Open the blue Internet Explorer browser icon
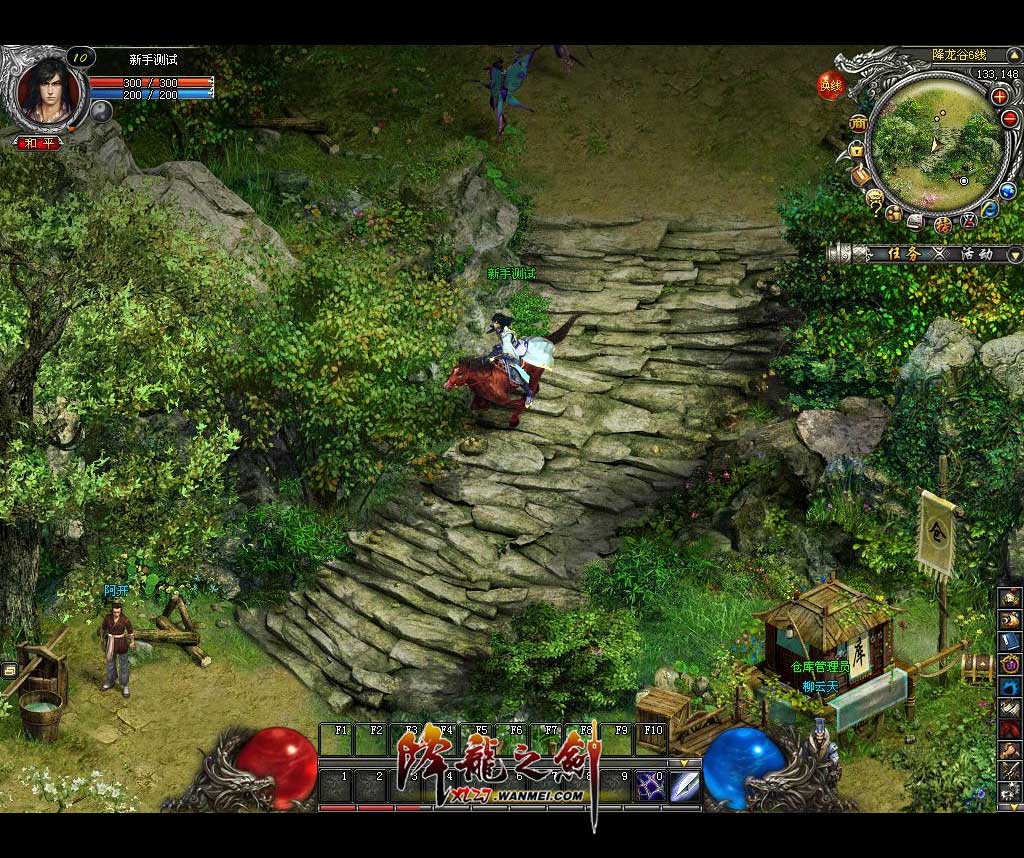 pos(989,209)
